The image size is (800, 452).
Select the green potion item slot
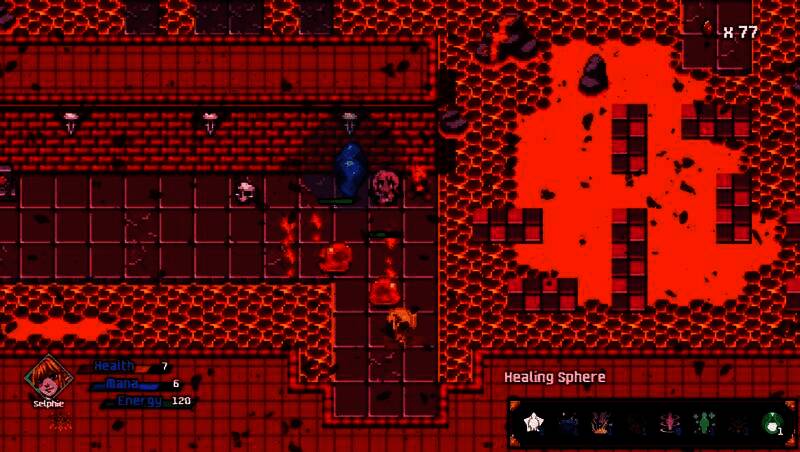[x=771, y=424]
